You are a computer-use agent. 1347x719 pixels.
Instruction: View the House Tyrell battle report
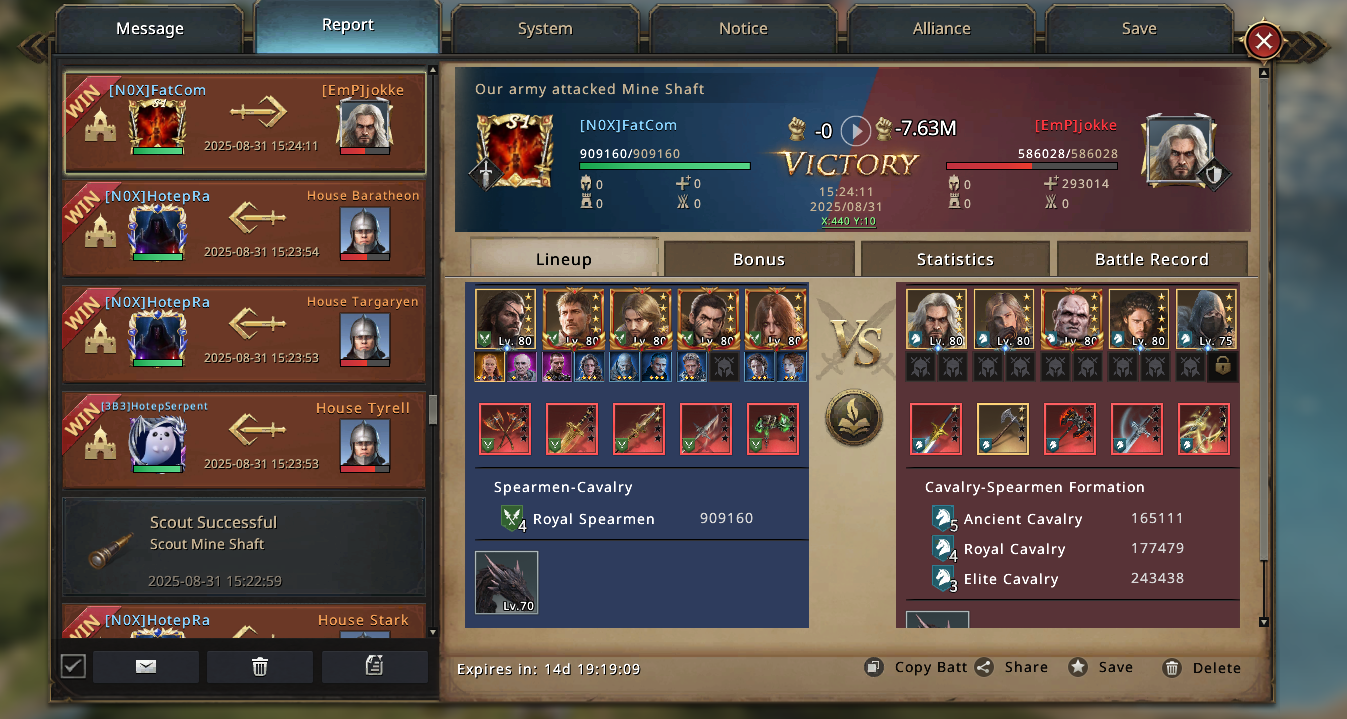point(244,440)
